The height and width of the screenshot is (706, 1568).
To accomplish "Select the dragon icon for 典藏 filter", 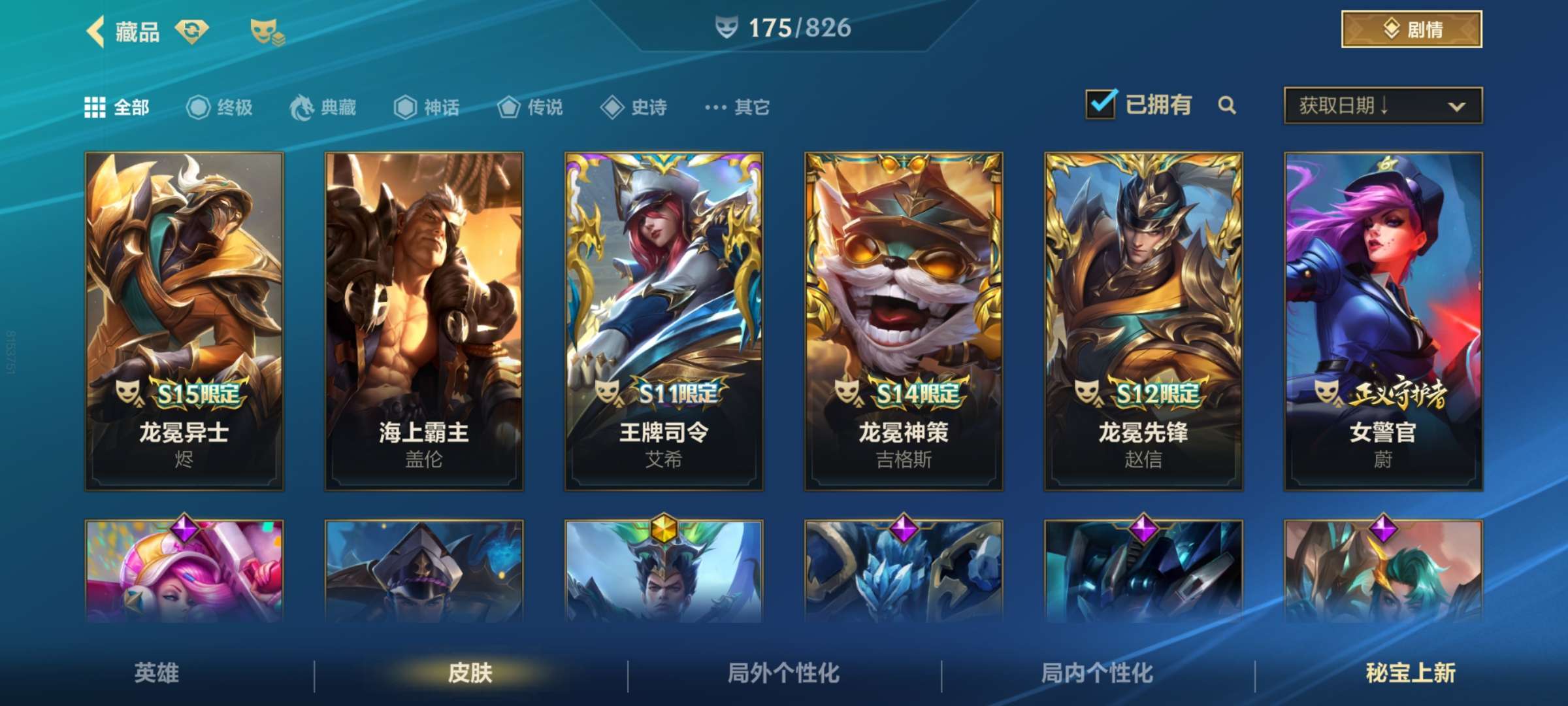I will [x=302, y=107].
